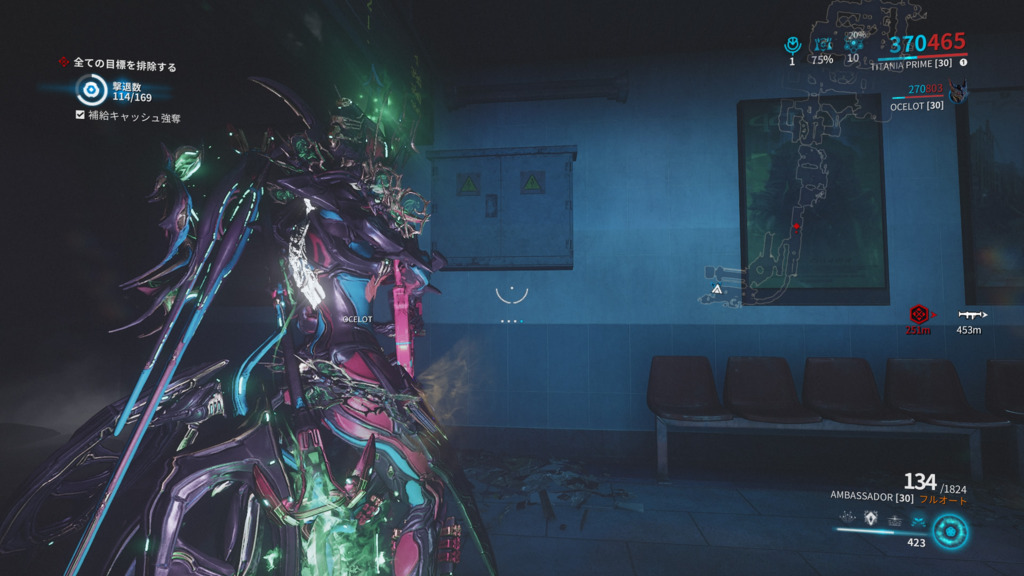
Task: Click the buff icon showing 75%
Action: click(822, 44)
